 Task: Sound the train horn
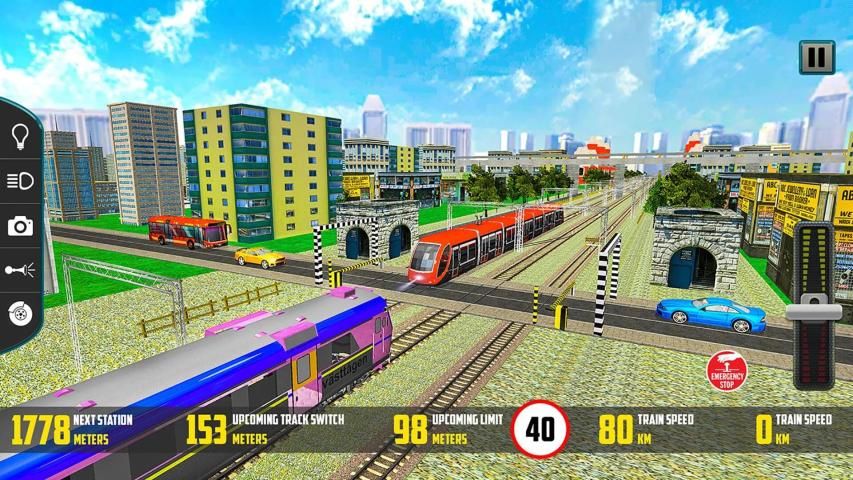click(x=19, y=269)
